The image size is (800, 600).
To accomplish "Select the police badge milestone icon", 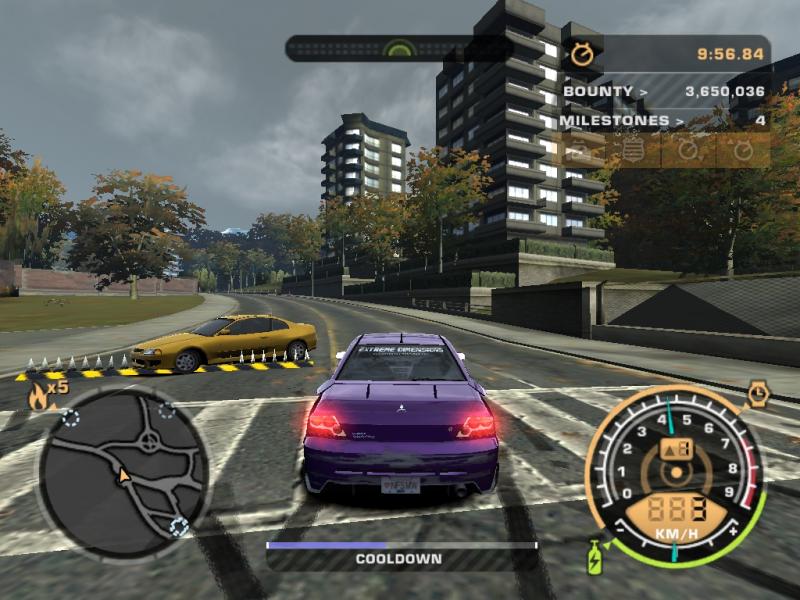I will click(x=632, y=151).
